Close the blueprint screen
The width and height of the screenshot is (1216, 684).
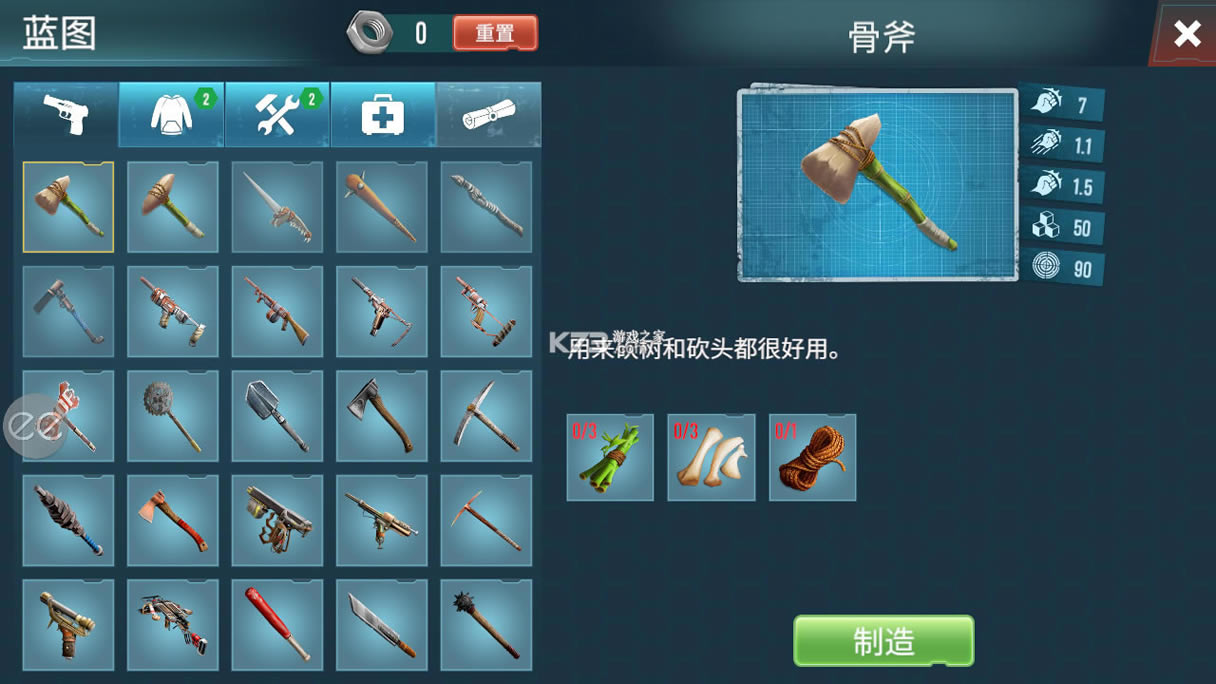tap(1187, 34)
